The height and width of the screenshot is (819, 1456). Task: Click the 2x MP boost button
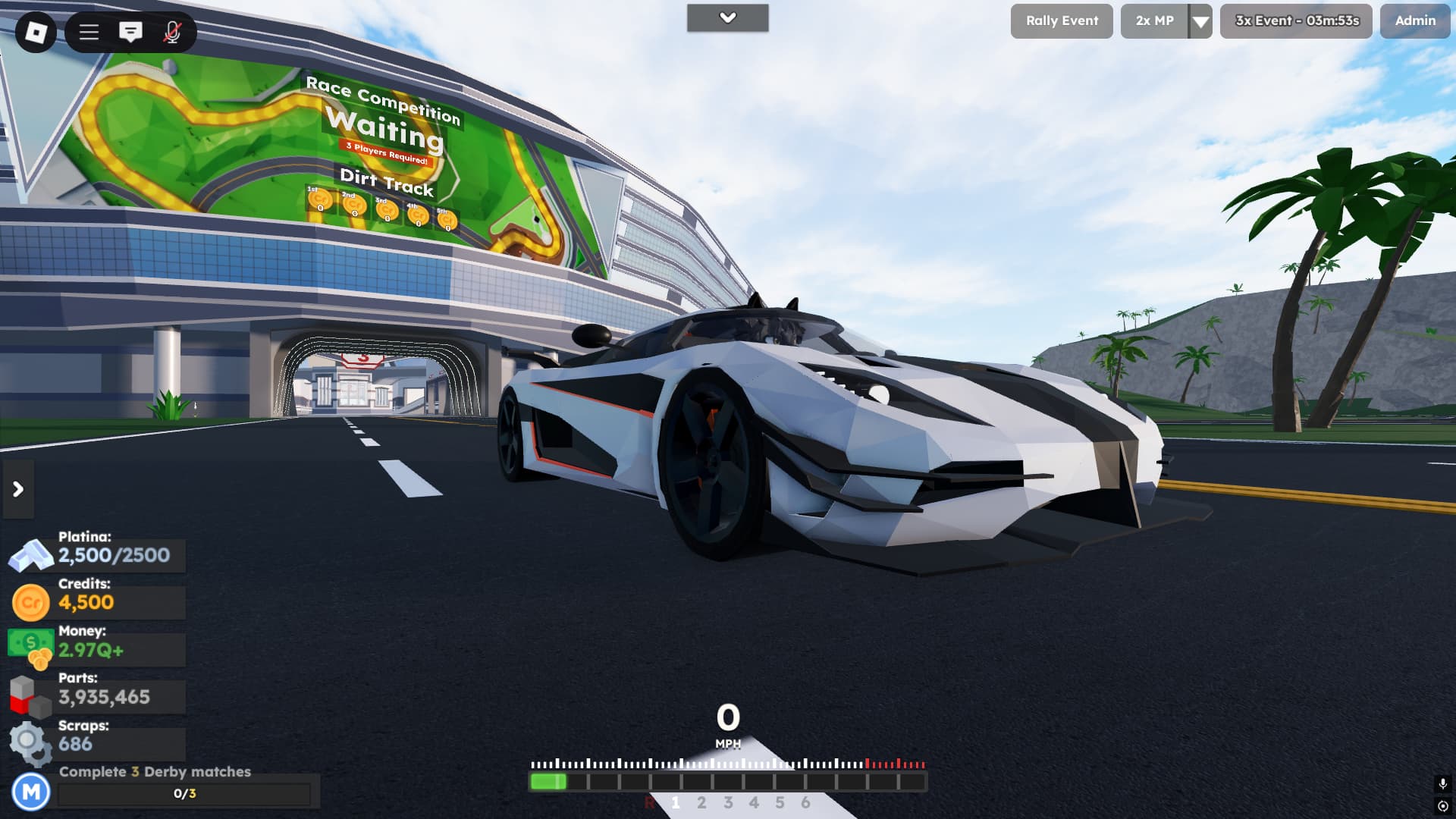(1154, 21)
